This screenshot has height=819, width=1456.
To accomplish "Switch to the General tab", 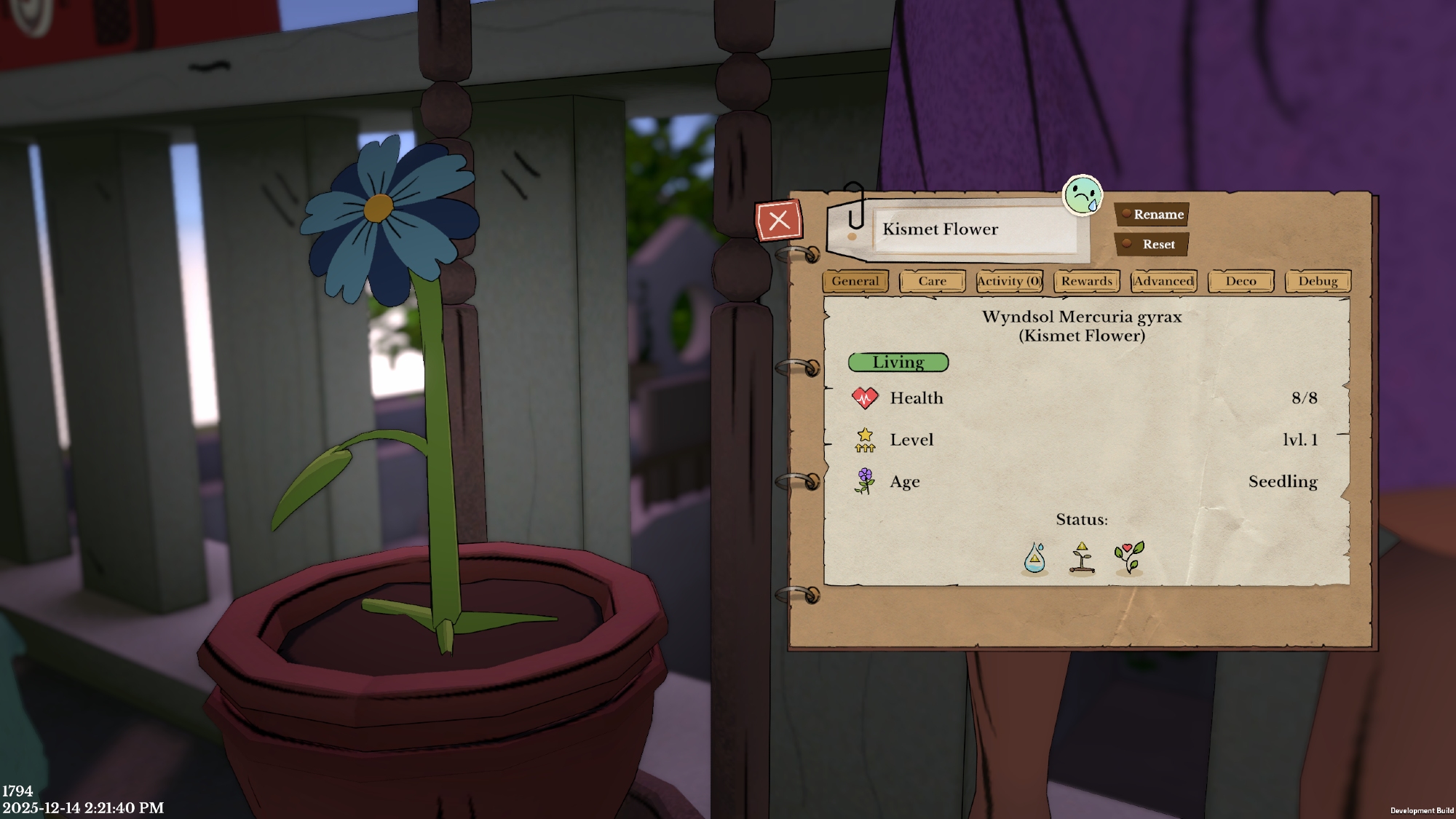I will 855,281.
